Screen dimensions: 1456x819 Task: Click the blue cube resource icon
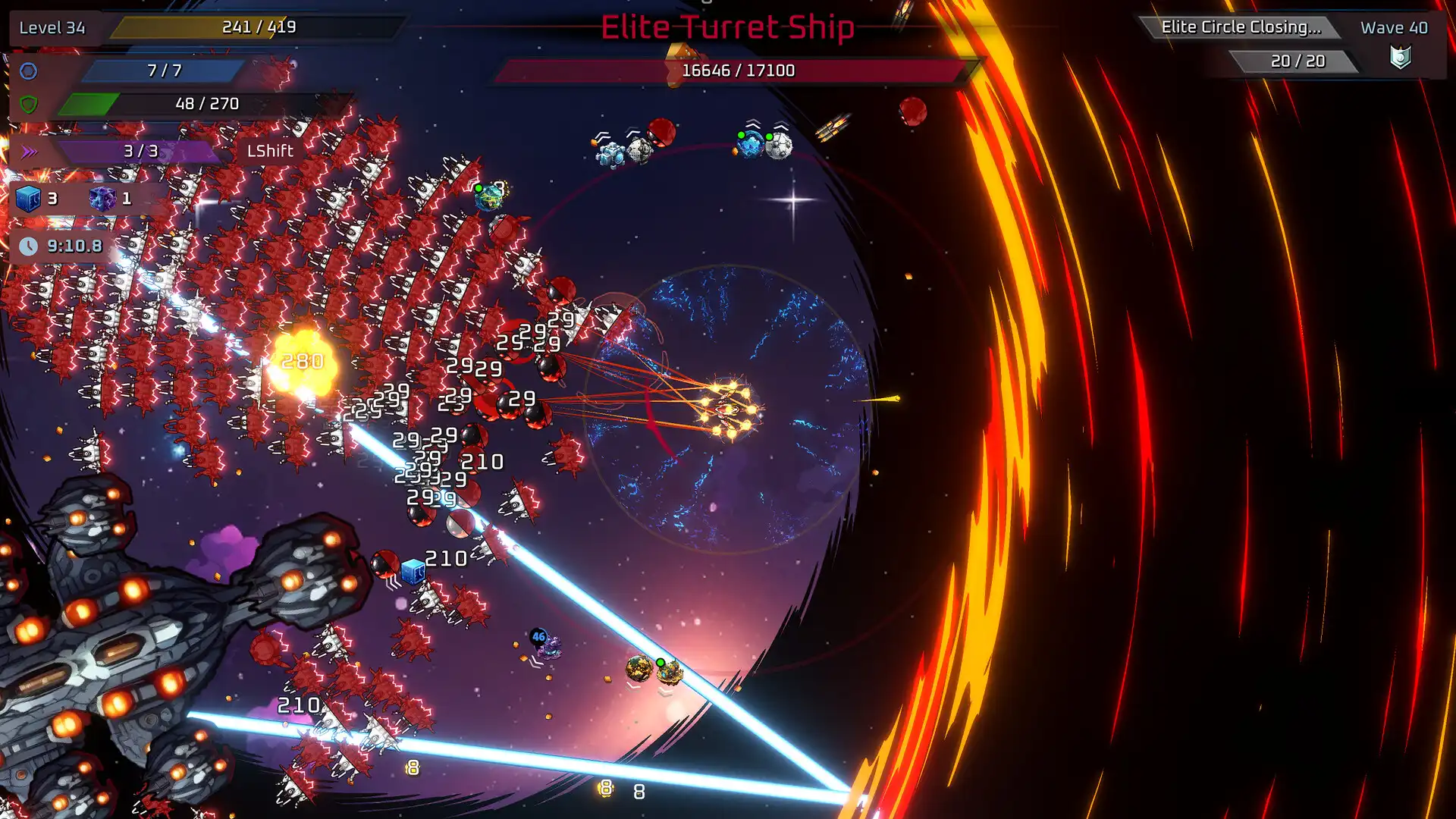[x=28, y=199]
